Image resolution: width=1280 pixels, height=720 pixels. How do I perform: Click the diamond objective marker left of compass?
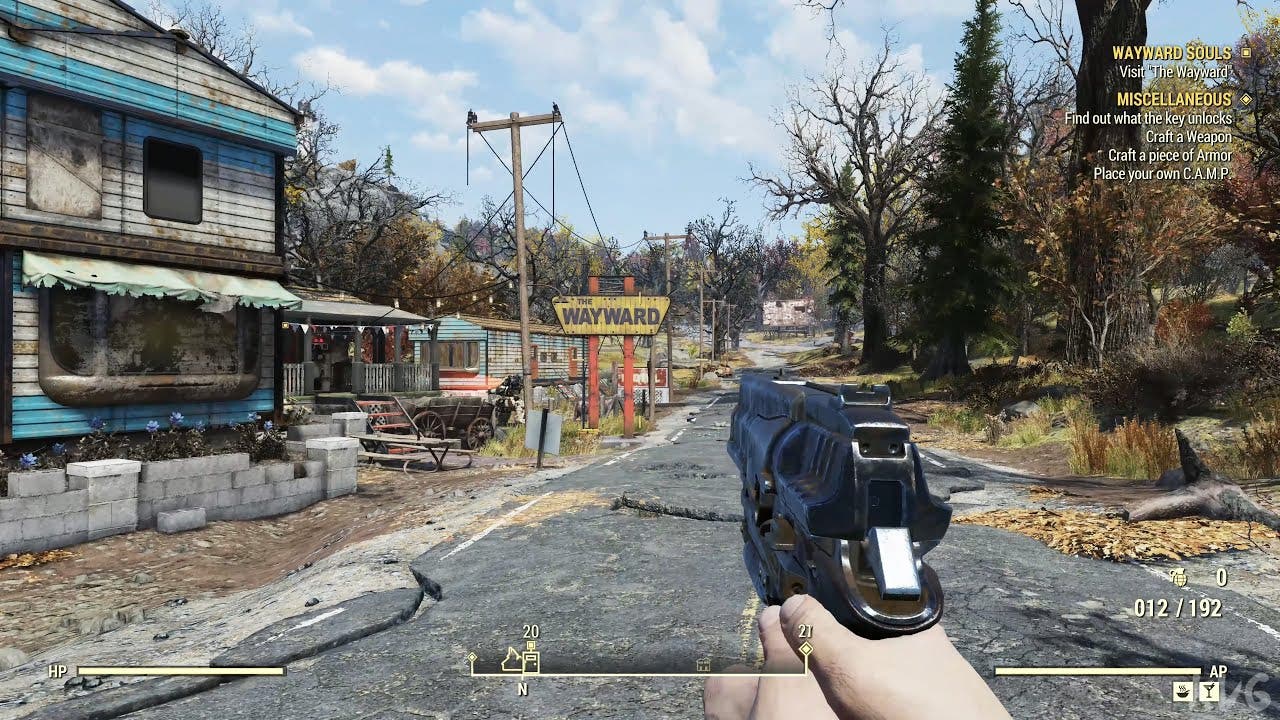pos(471,657)
